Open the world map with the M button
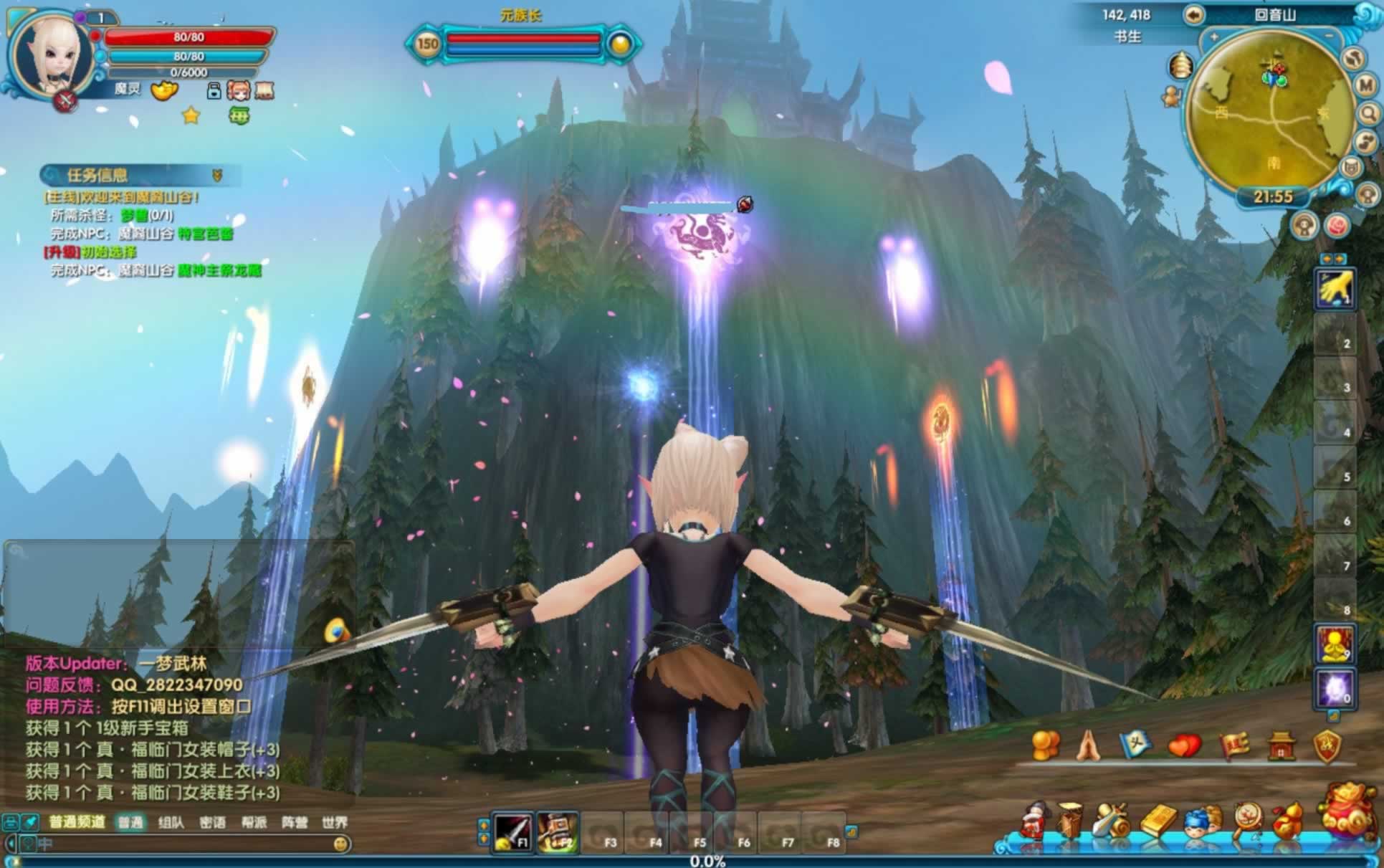Image resolution: width=1384 pixels, height=868 pixels. pyautogui.click(x=1367, y=85)
